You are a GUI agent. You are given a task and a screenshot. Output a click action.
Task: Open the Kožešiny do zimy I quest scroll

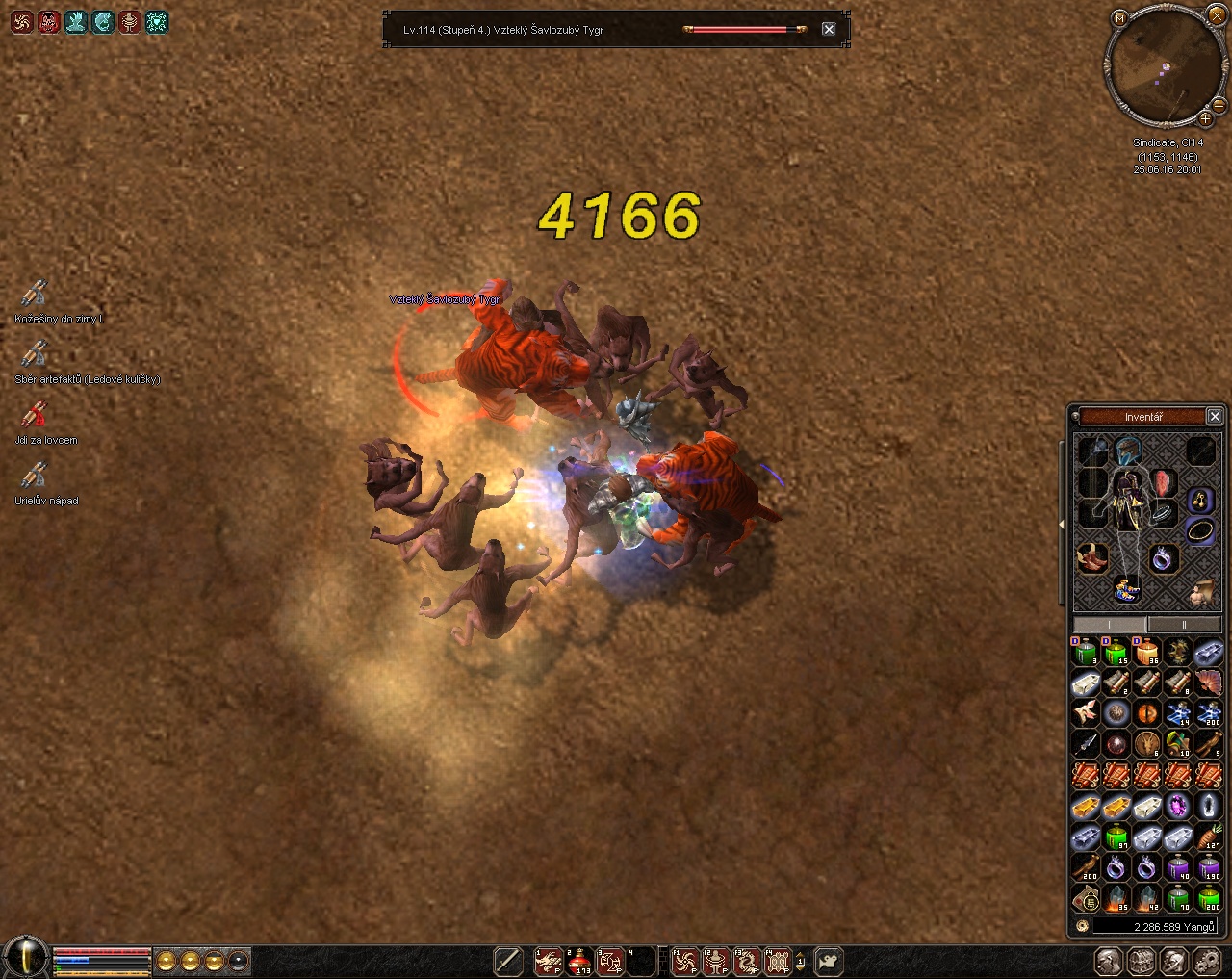click(35, 293)
